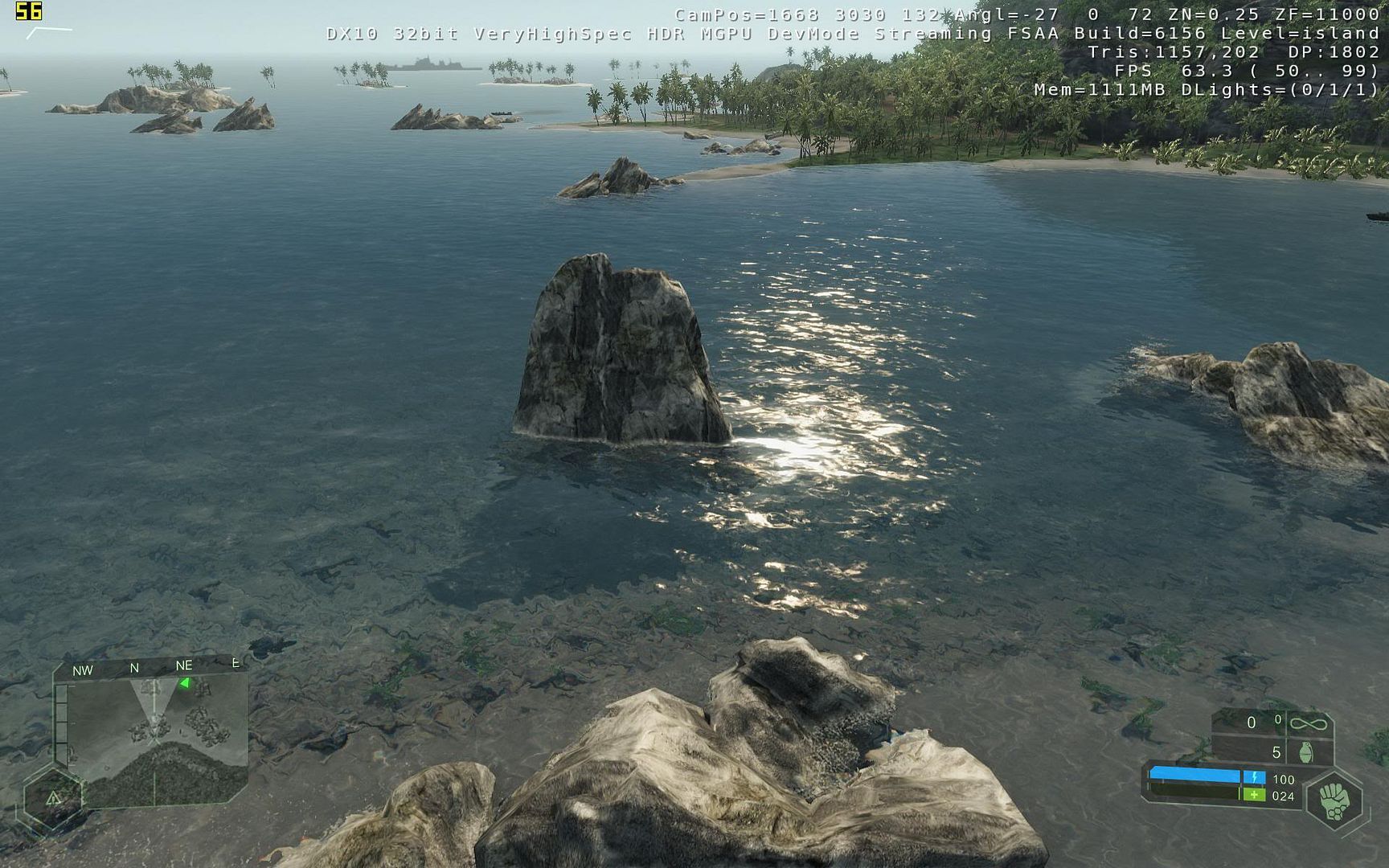
Task: Click the yellow frame rate counter overlay
Action: pyautogui.click(x=29, y=11)
